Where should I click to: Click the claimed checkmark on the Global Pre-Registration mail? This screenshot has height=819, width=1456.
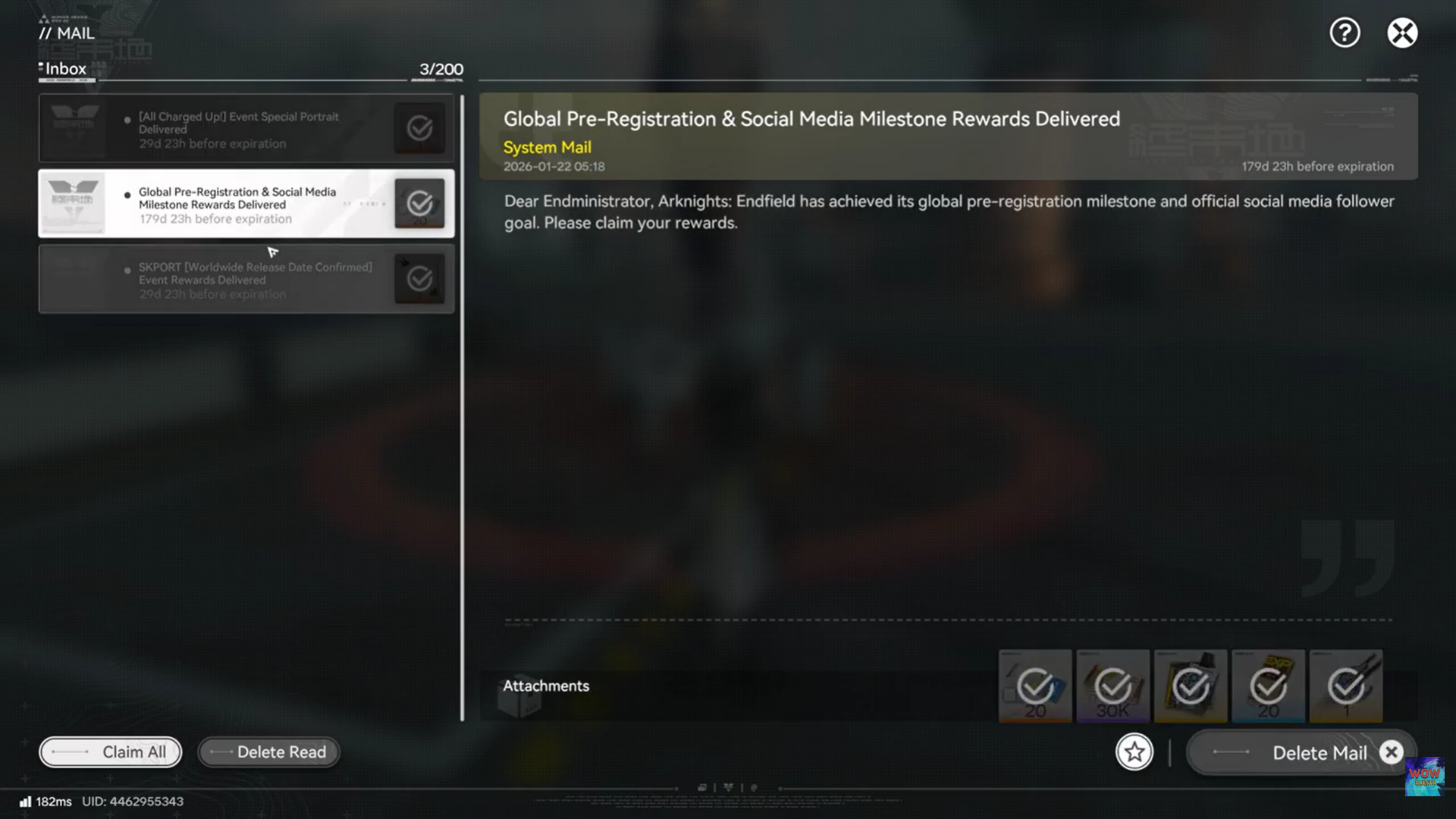point(419,203)
